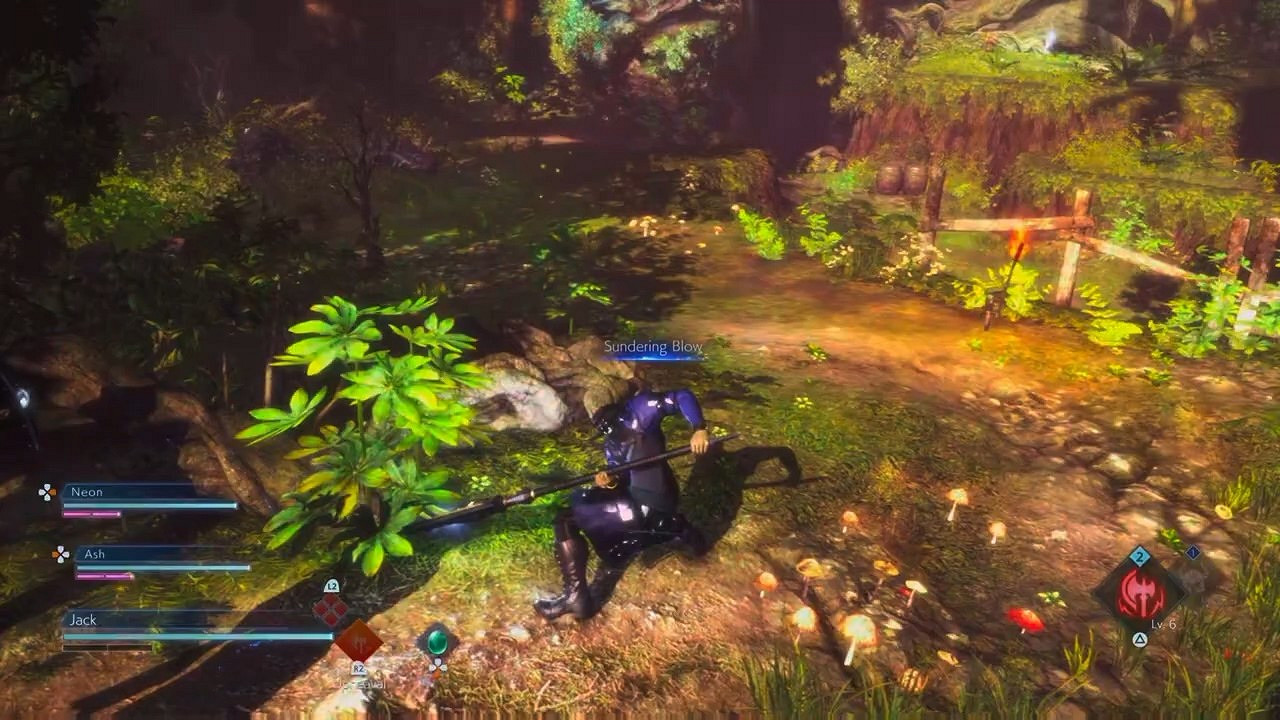Click the red d-pad cluster icon

click(x=329, y=608)
